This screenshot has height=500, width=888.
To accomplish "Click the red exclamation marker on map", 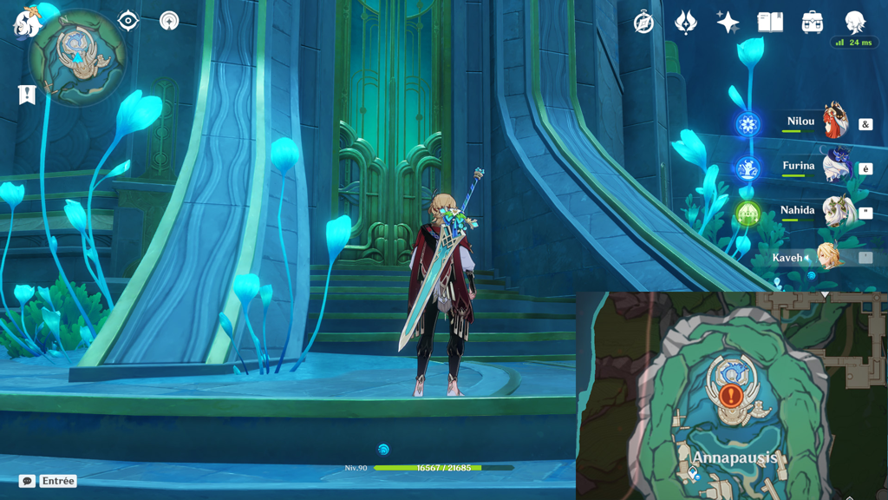I will (x=731, y=396).
